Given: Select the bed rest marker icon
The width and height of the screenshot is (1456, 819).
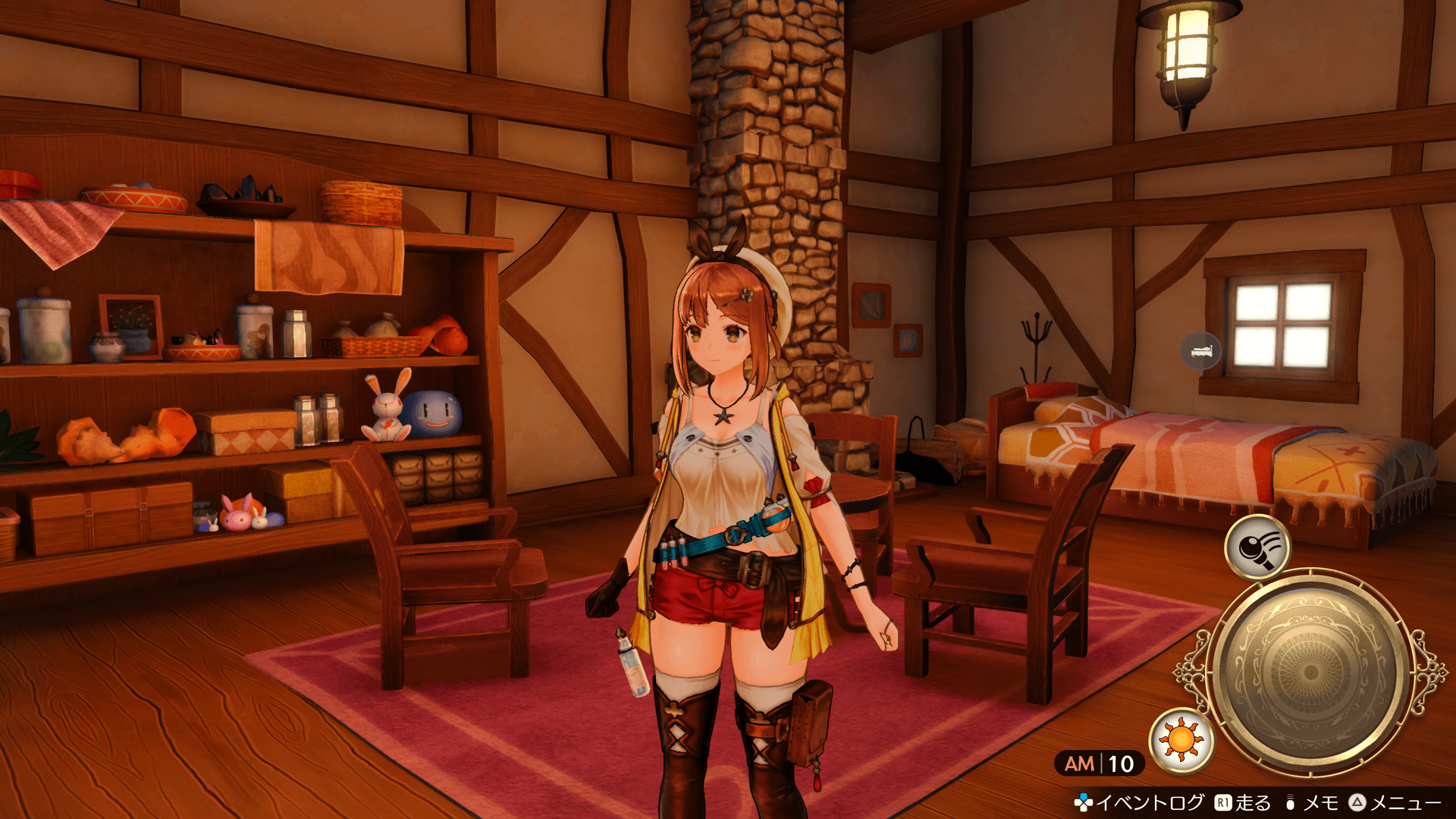Looking at the screenshot, I should click(1201, 351).
